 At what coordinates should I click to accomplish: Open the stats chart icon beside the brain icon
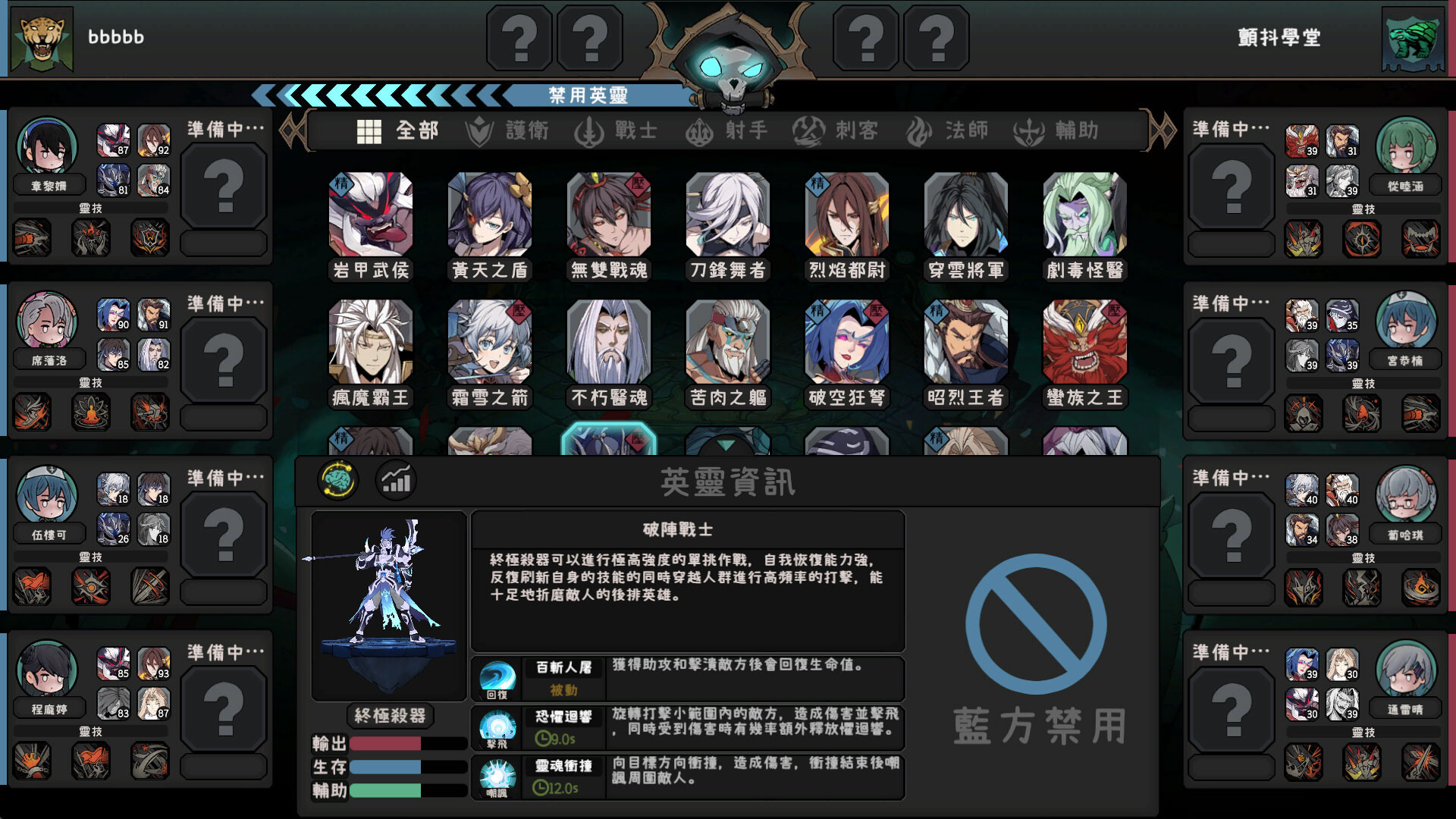(396, 481)
